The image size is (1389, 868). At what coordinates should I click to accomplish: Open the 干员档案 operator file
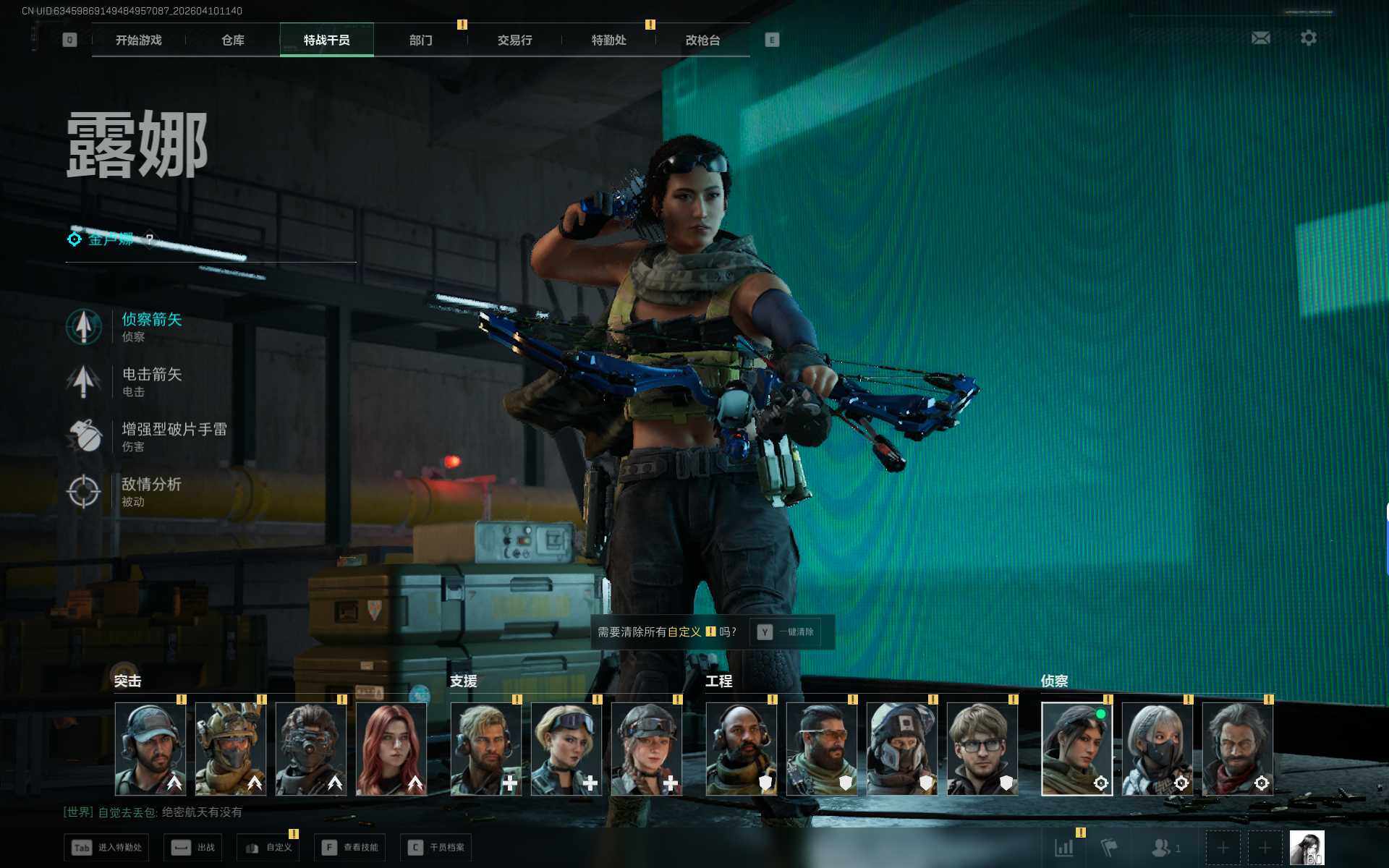(436, 848)
